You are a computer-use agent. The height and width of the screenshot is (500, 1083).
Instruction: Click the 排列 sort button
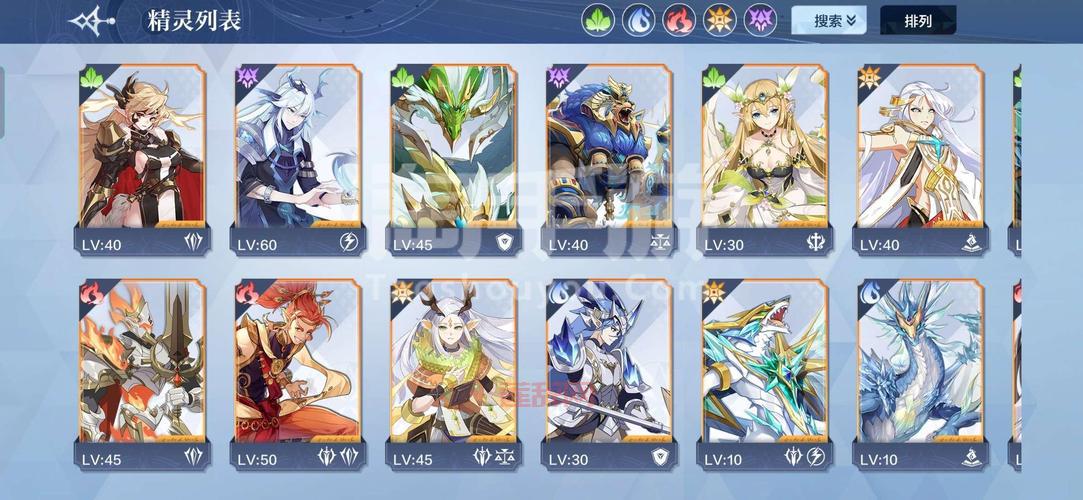pos(918,20)
